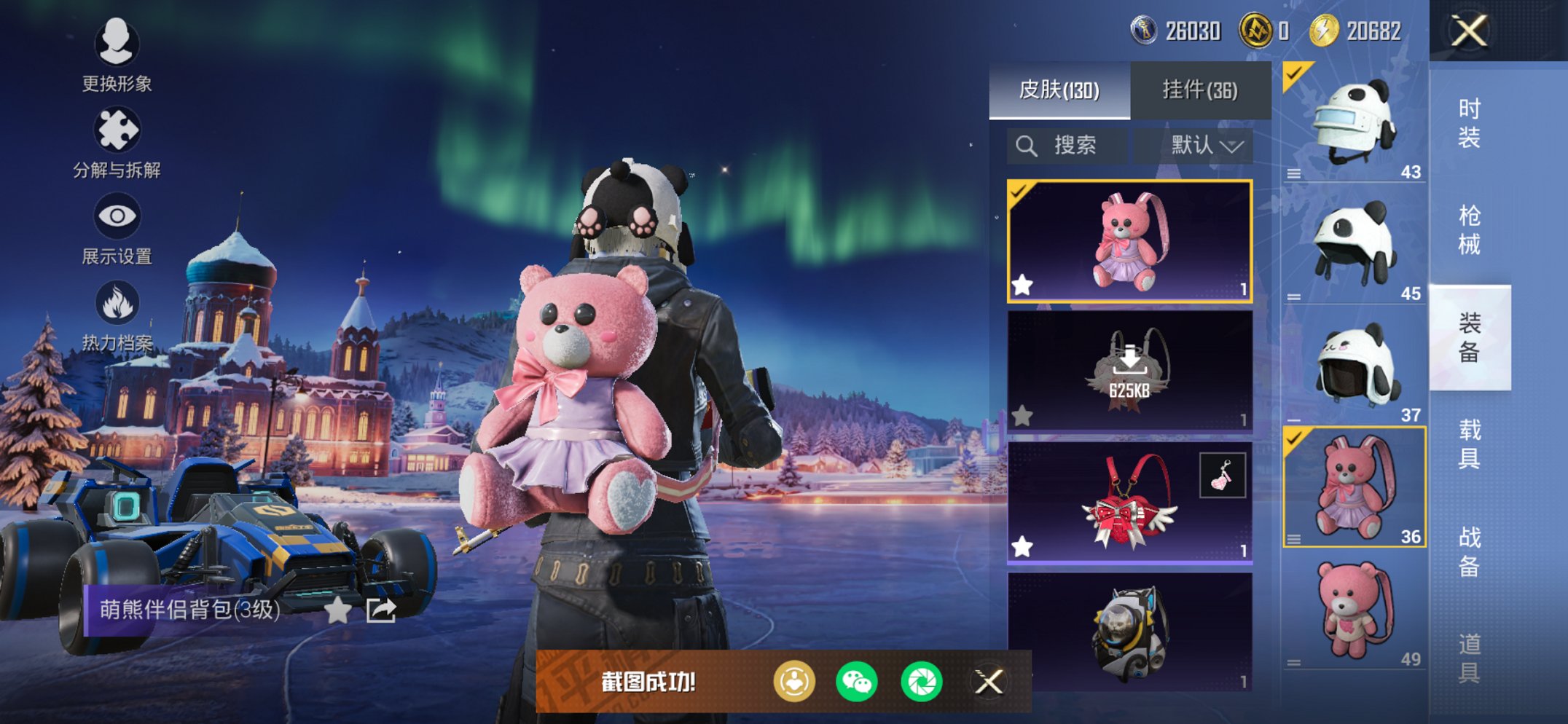Viewport: 1568px width, 724px height.
Task: Download the 625KB backpack skin
Action: tap(1129, 371)
